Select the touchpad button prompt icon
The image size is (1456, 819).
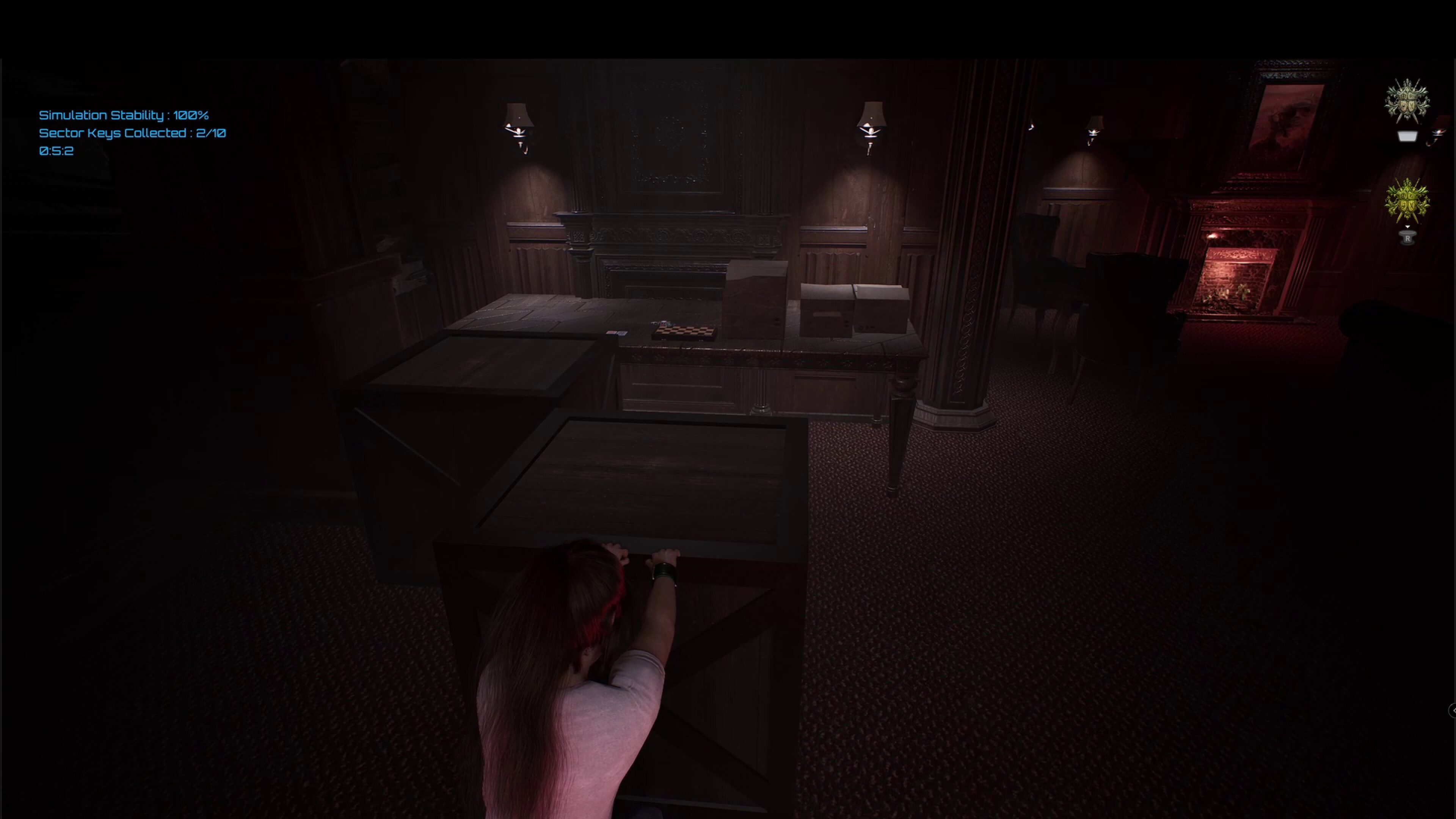(x=1407, y=136)
